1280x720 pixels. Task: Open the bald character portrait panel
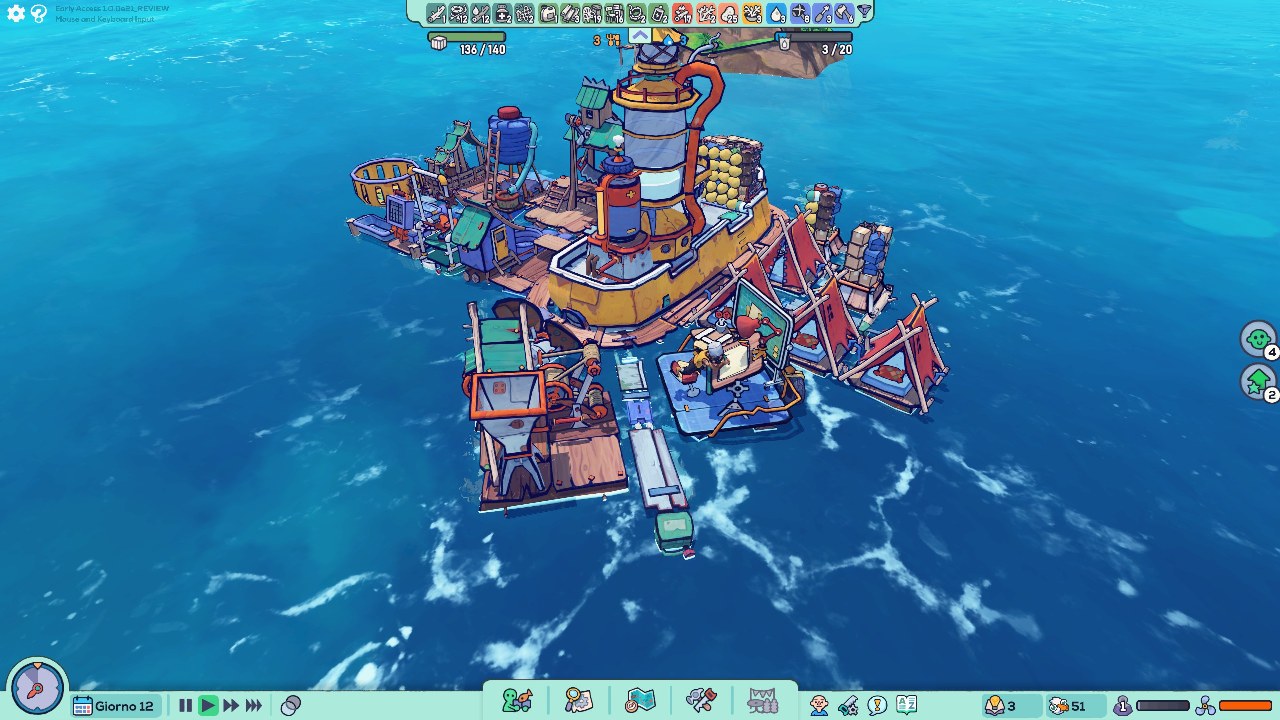(x=819, y=706)
